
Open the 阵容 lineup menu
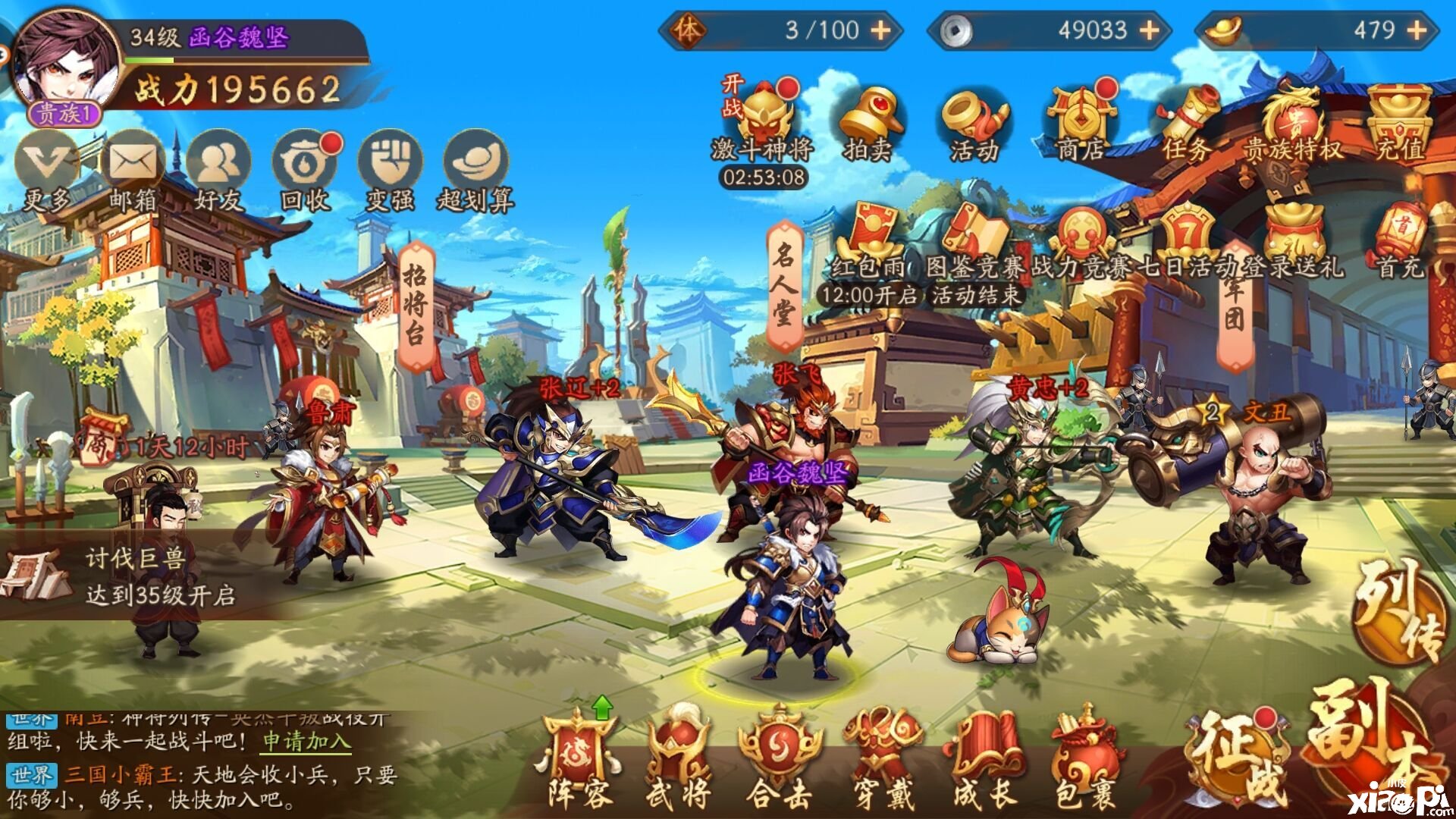pos(580,758)
